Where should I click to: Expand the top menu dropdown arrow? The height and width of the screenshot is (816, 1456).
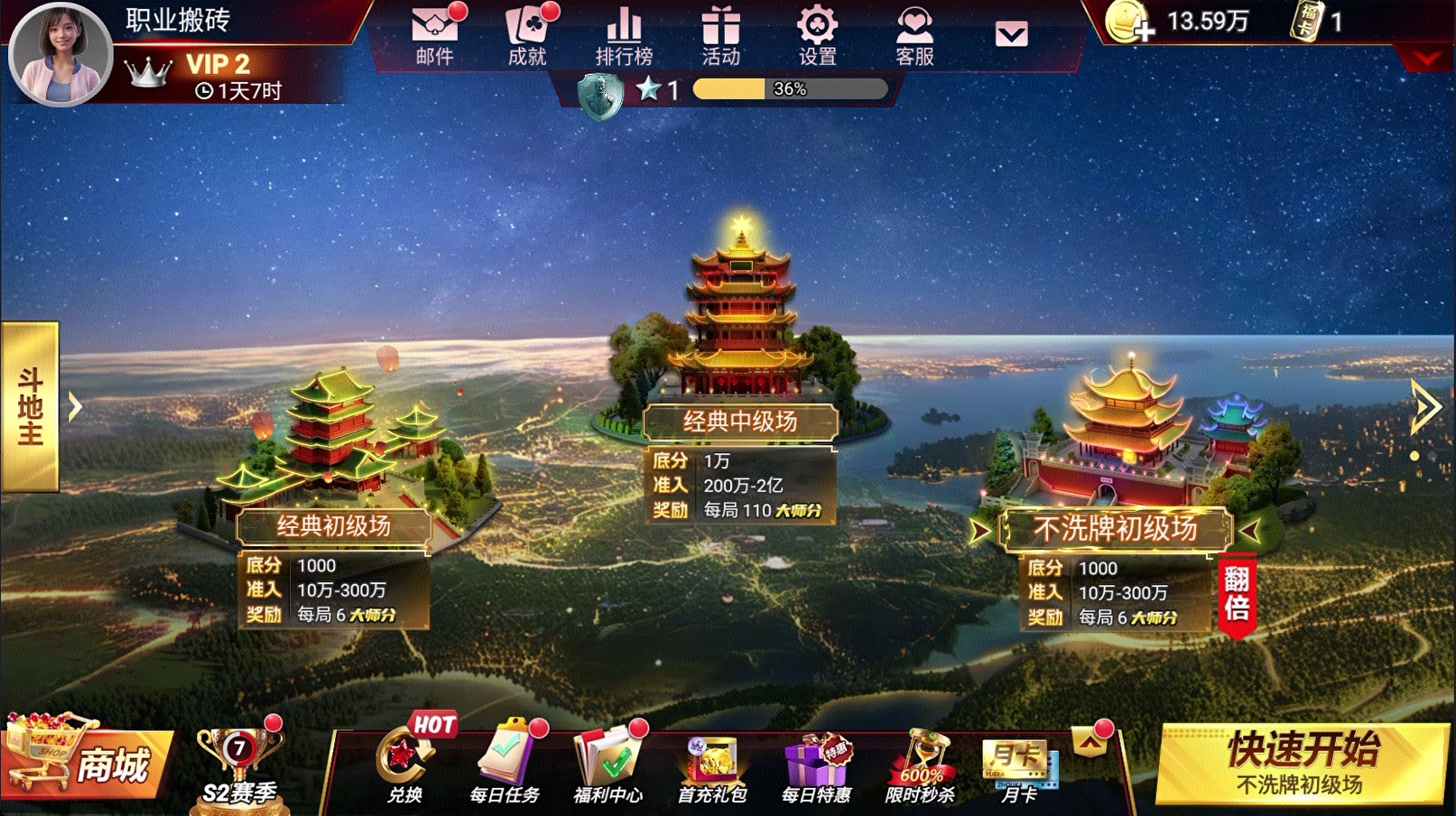(1011, 35)
